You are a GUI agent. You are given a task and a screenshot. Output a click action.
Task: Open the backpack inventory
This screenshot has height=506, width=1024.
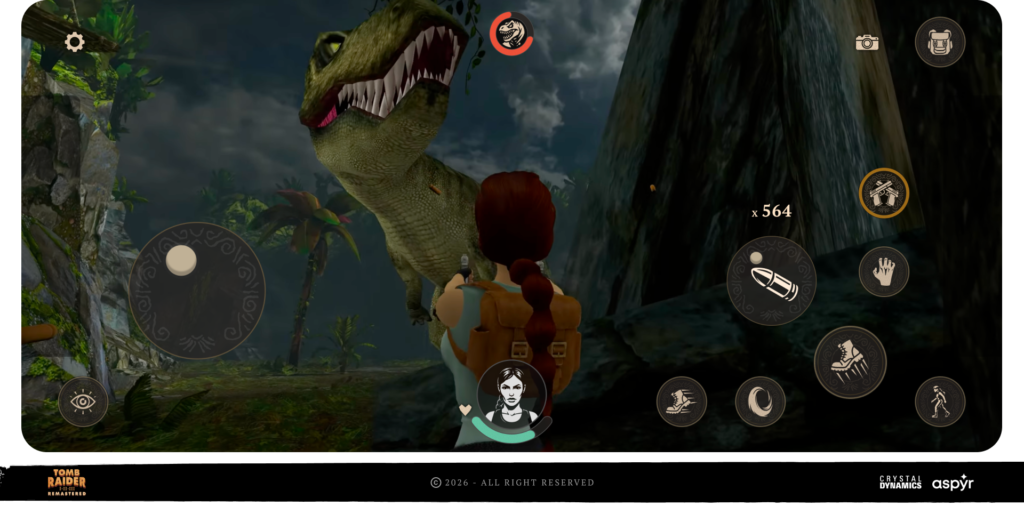point(940,42)
